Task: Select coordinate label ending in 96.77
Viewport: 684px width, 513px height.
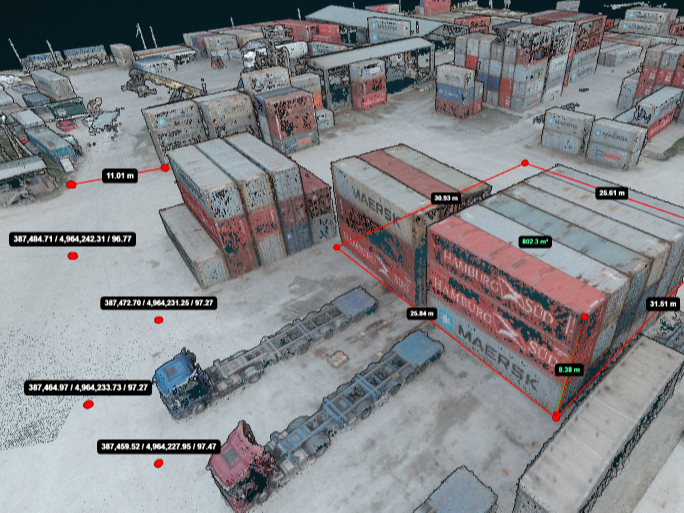Action: coord(73,239)
